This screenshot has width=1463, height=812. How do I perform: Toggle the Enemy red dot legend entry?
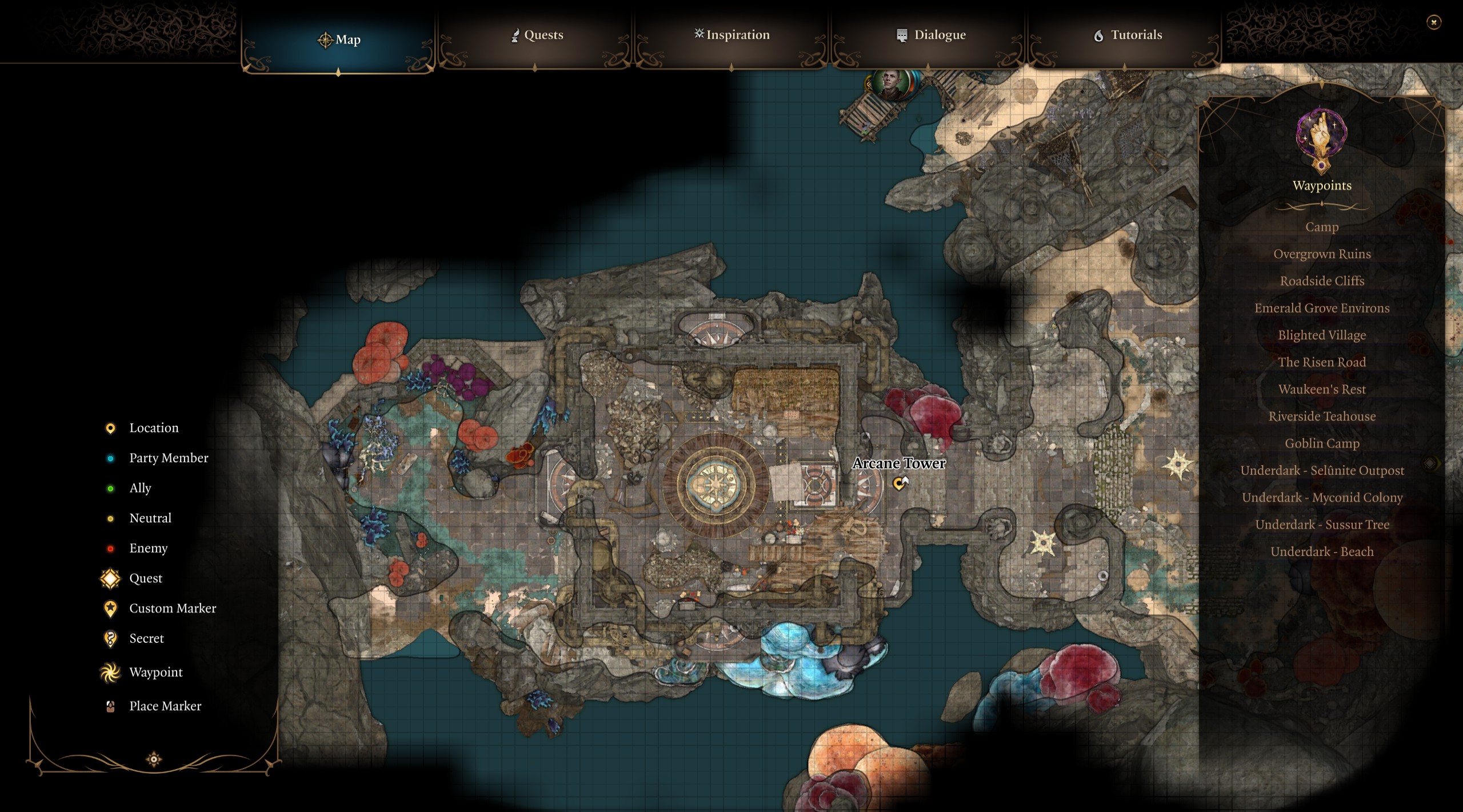109,548
